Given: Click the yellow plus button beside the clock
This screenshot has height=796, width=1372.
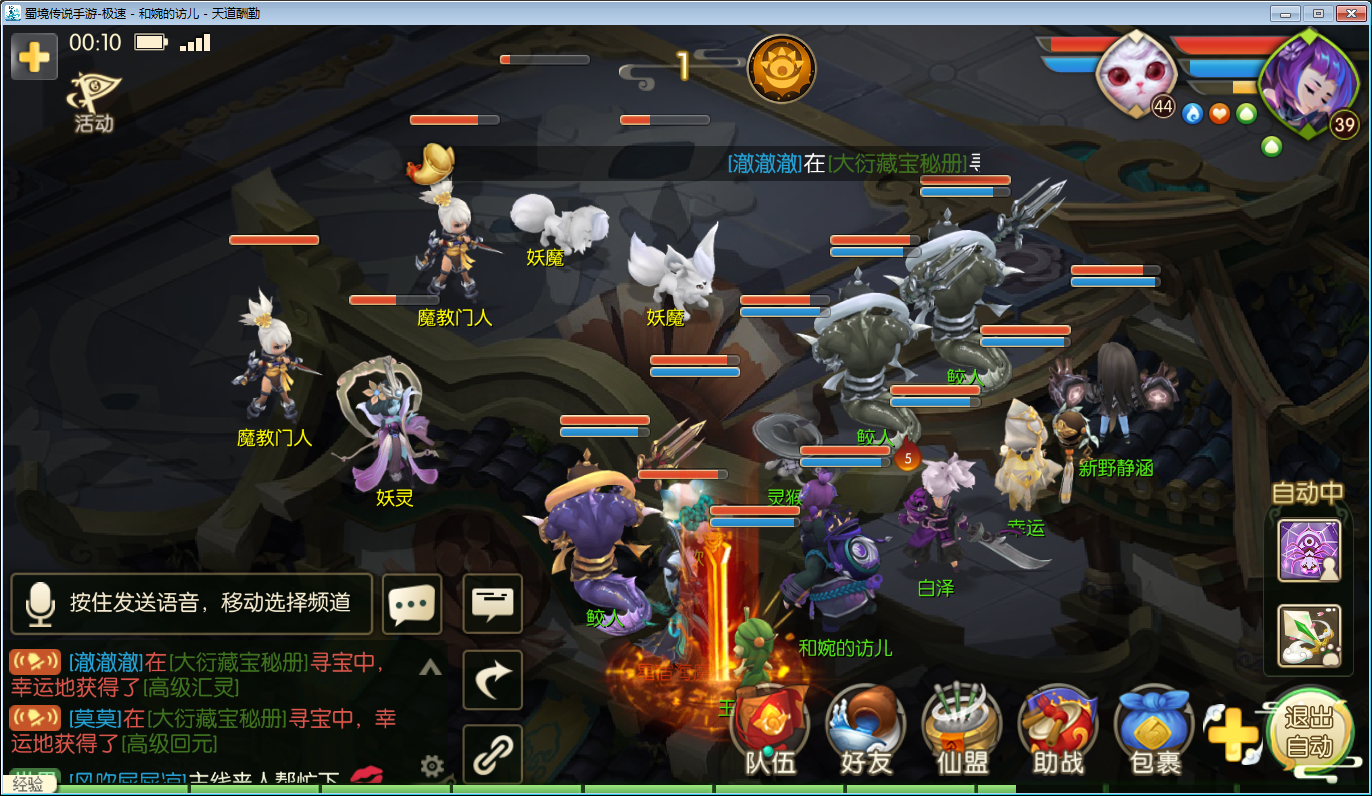Looking at the screenshot, I should click(x=34, y=56).
